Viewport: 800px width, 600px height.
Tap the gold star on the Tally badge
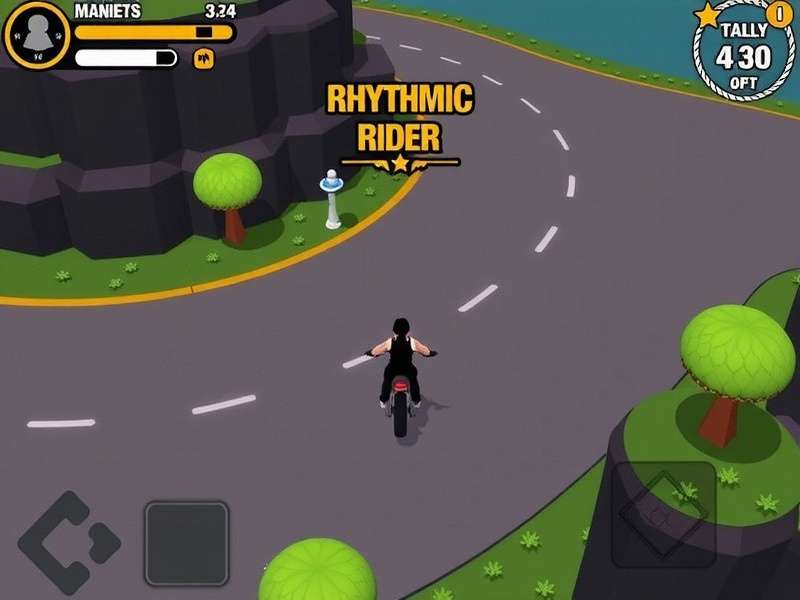click(708, 15)
